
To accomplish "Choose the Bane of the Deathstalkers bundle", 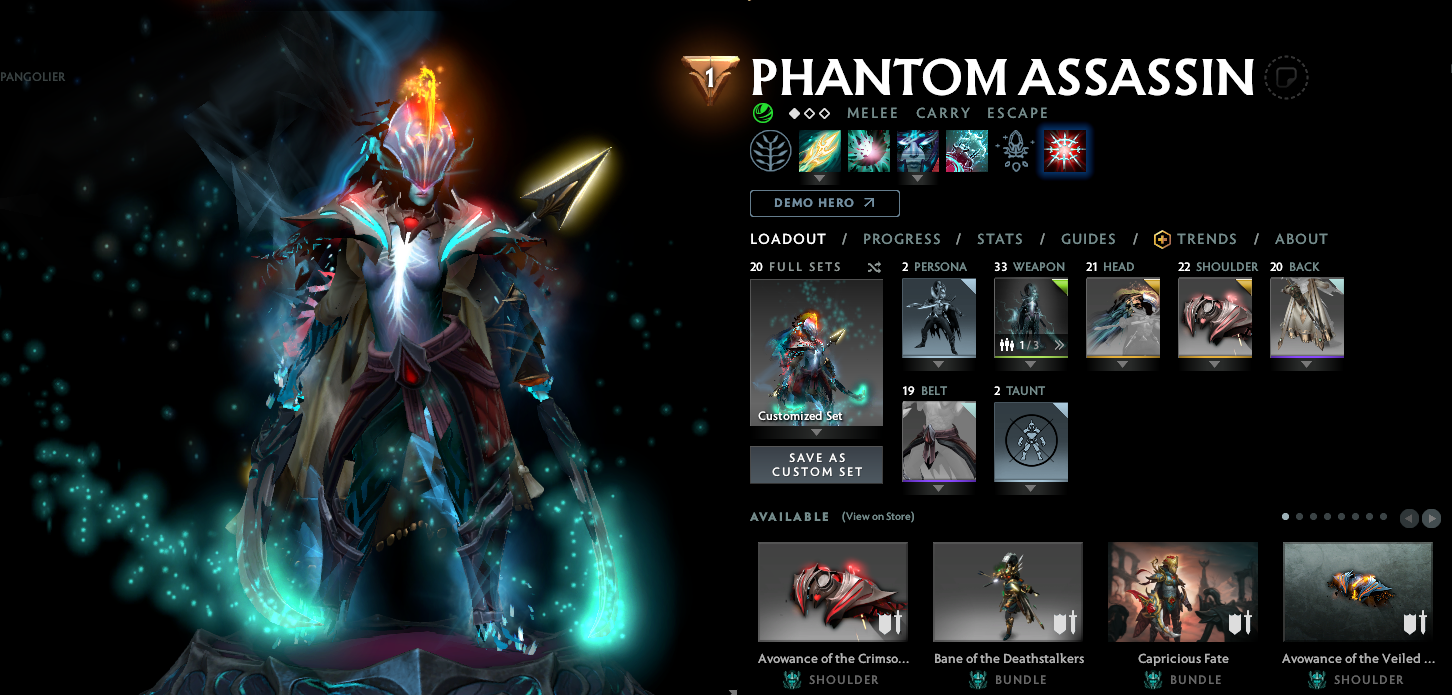I will point(1007,591).
